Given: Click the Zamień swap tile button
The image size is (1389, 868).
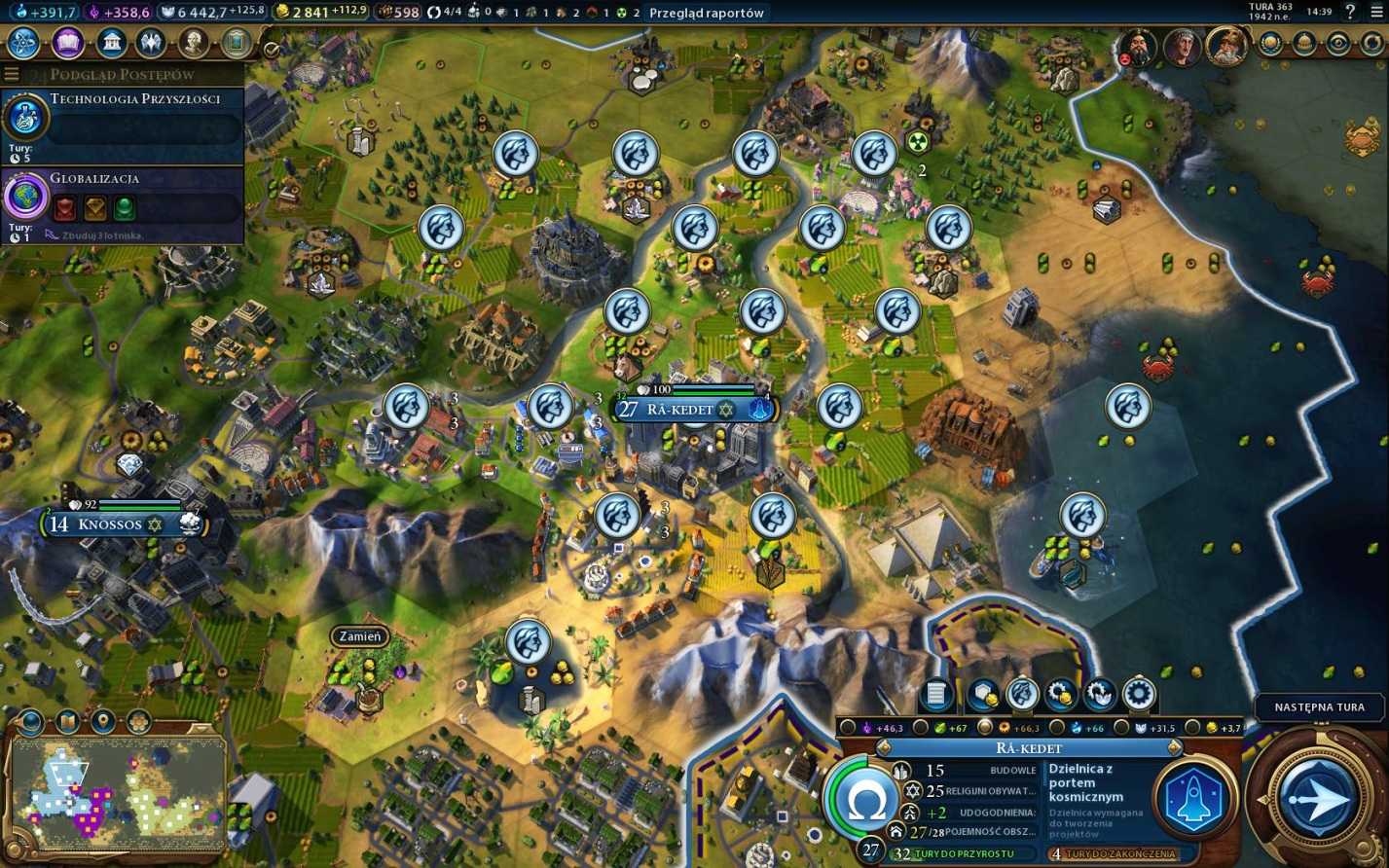Looking at the screenshot, I should (x=359, y=636).
